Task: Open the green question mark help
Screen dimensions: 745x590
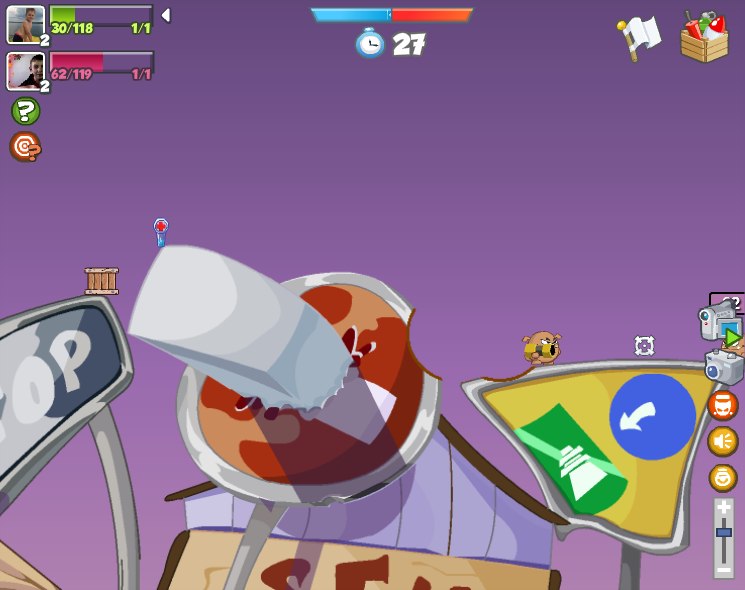Action: (x=25, y=111)
